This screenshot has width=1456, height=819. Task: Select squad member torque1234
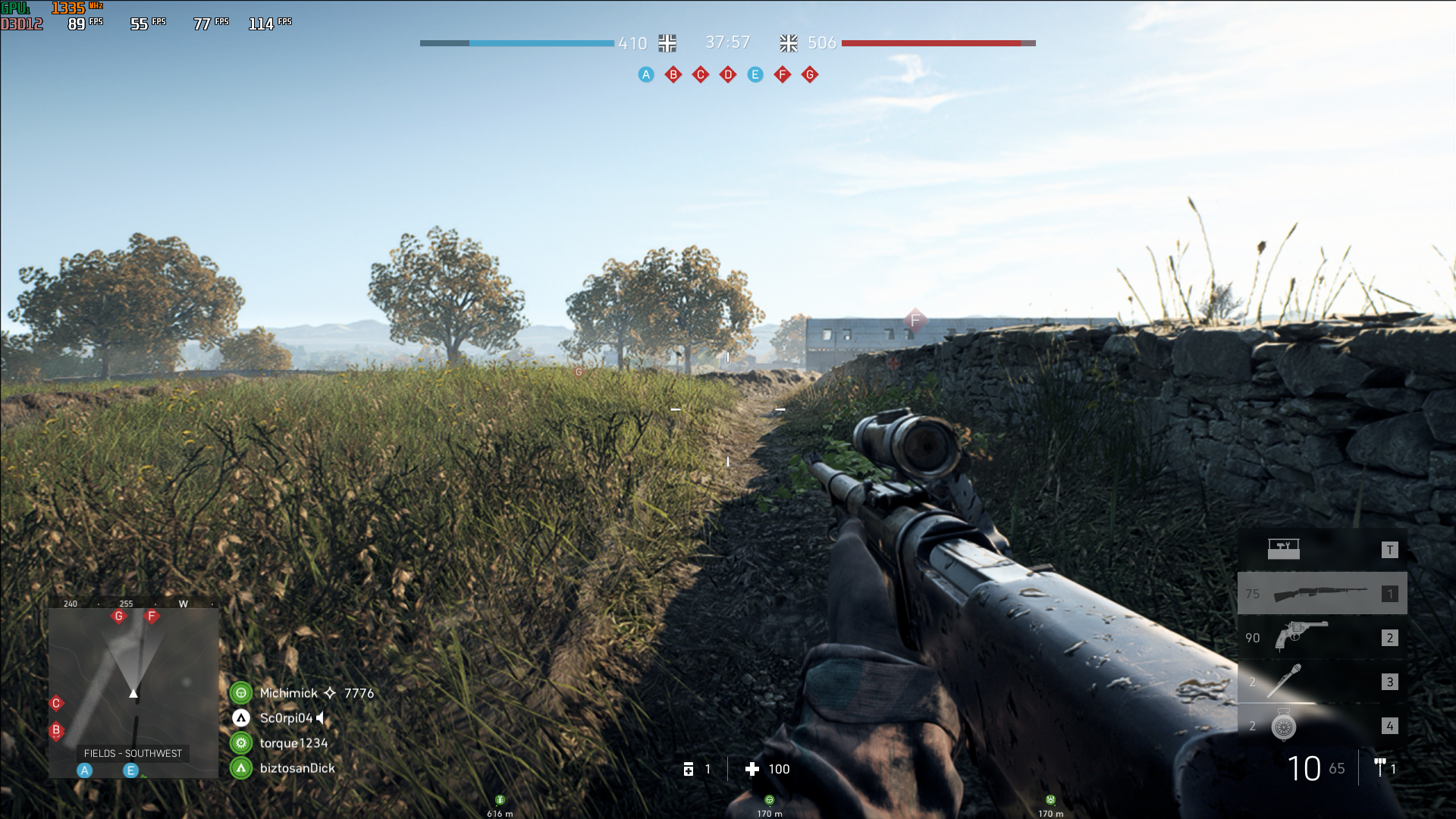click(x=293, y=743)
